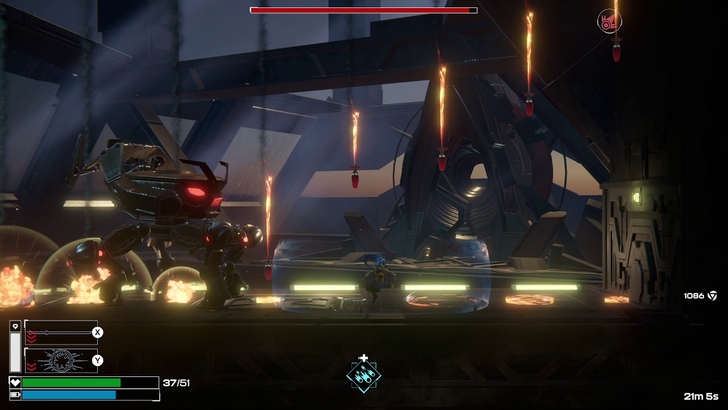Select the sword weapon slot
Screen dimensions: 728x410
(x=60, y=332)
